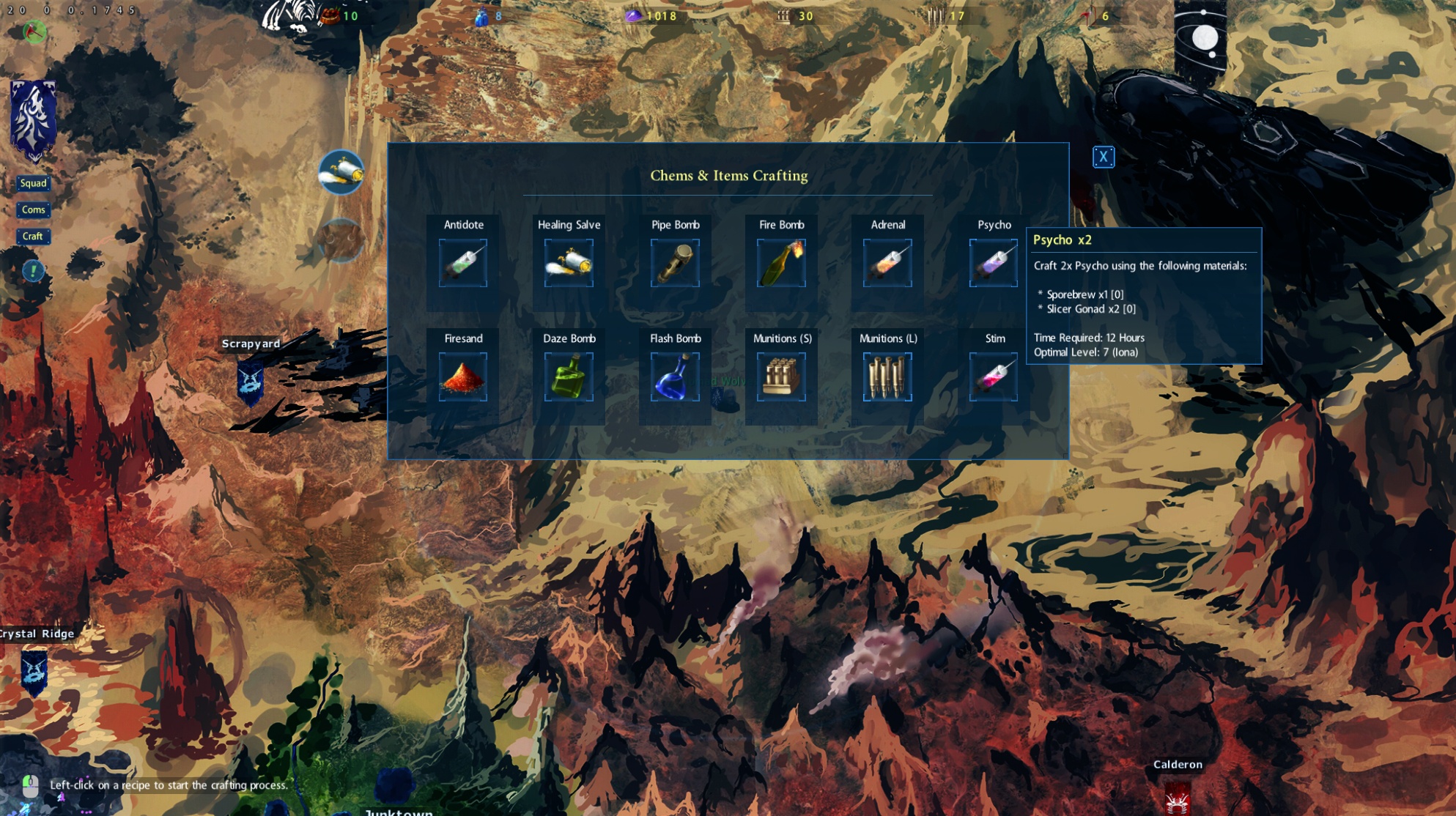Click the wolf faction banner emblem

coord(33,119)
